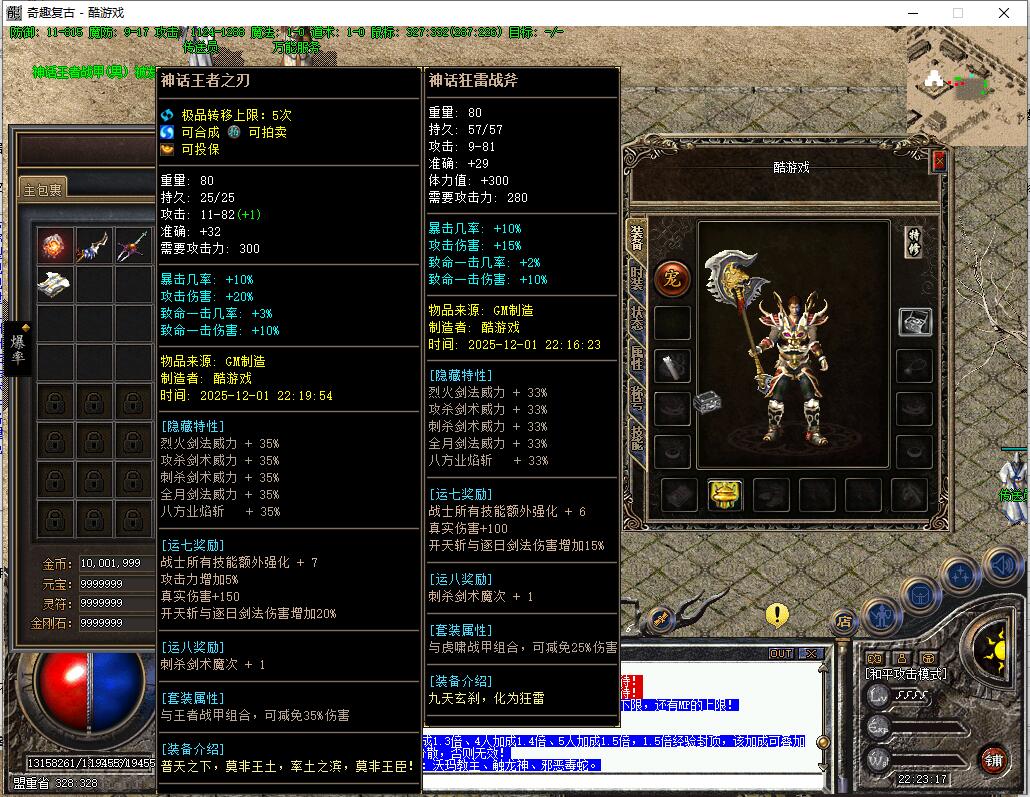The height and width of the screenshot is (797, 1030).
Task: Select the 主包裹 main bag tab
Action: pos(43,190)
